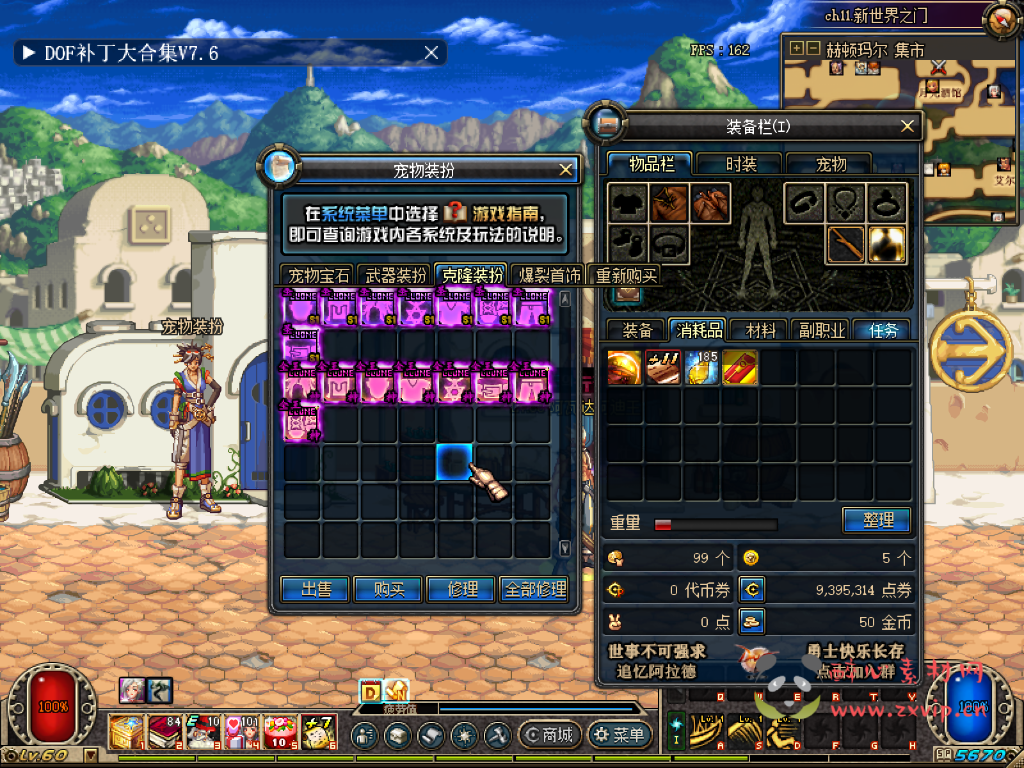Open the 副职业 tab
This screenshot has height=768, width=1024.
click(x=821, y=330)
